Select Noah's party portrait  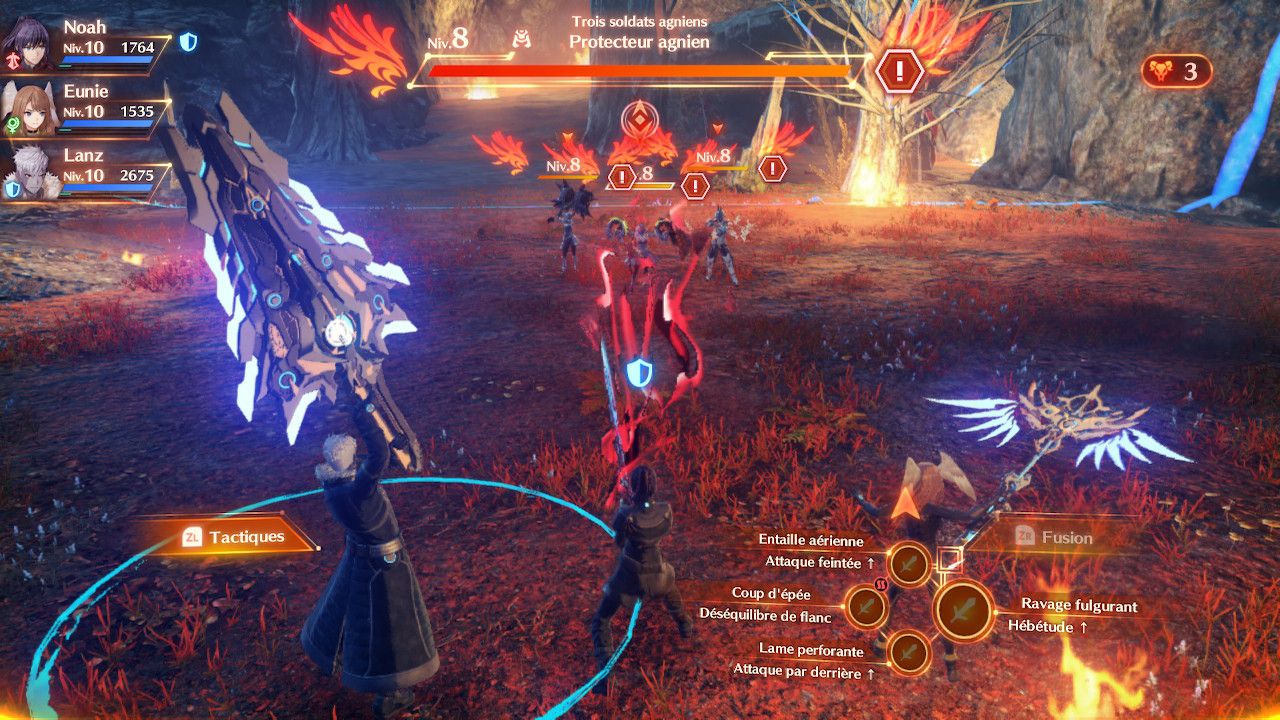click(x=28, y=40)
